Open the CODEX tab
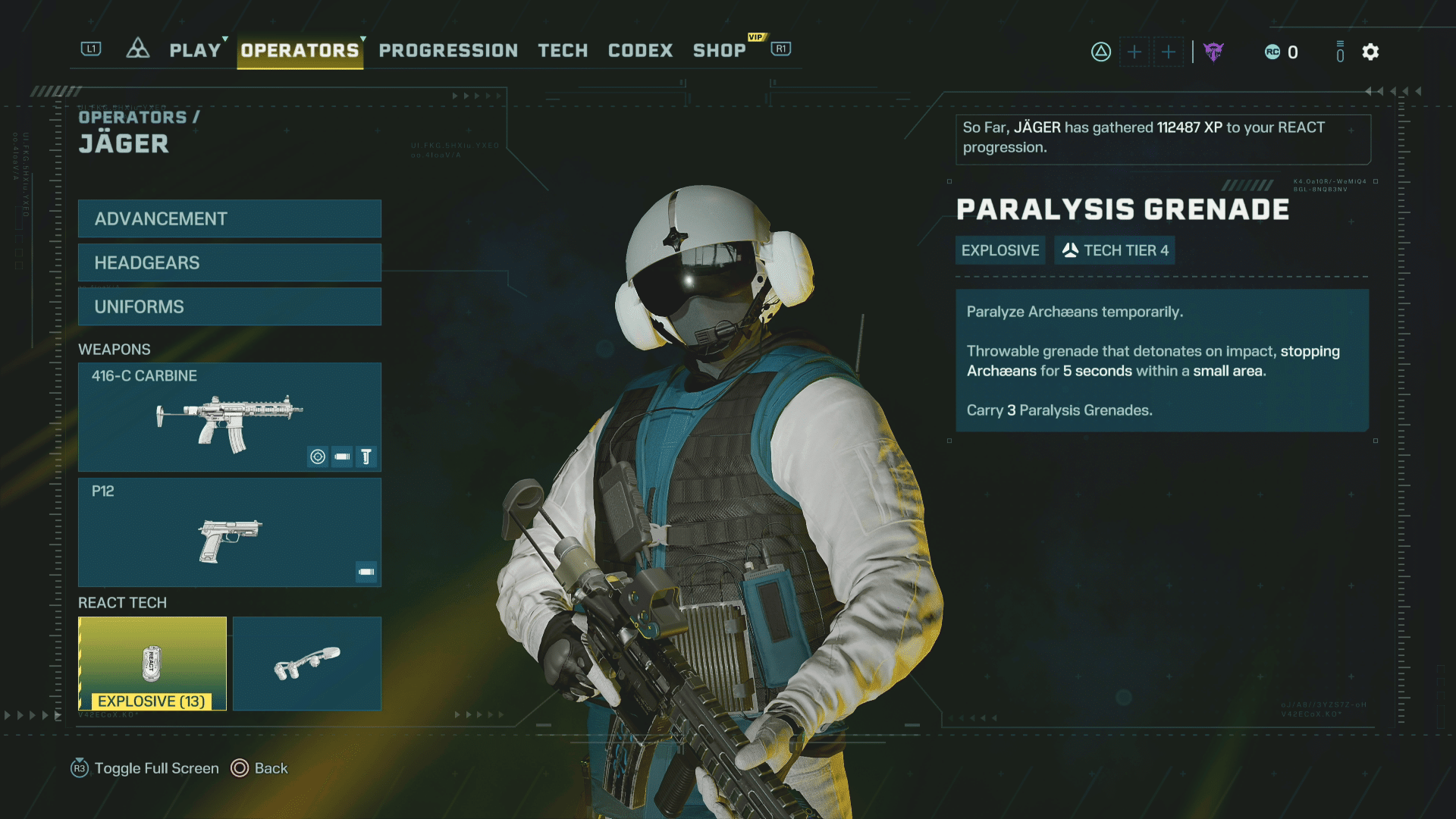 click(640, 51)
